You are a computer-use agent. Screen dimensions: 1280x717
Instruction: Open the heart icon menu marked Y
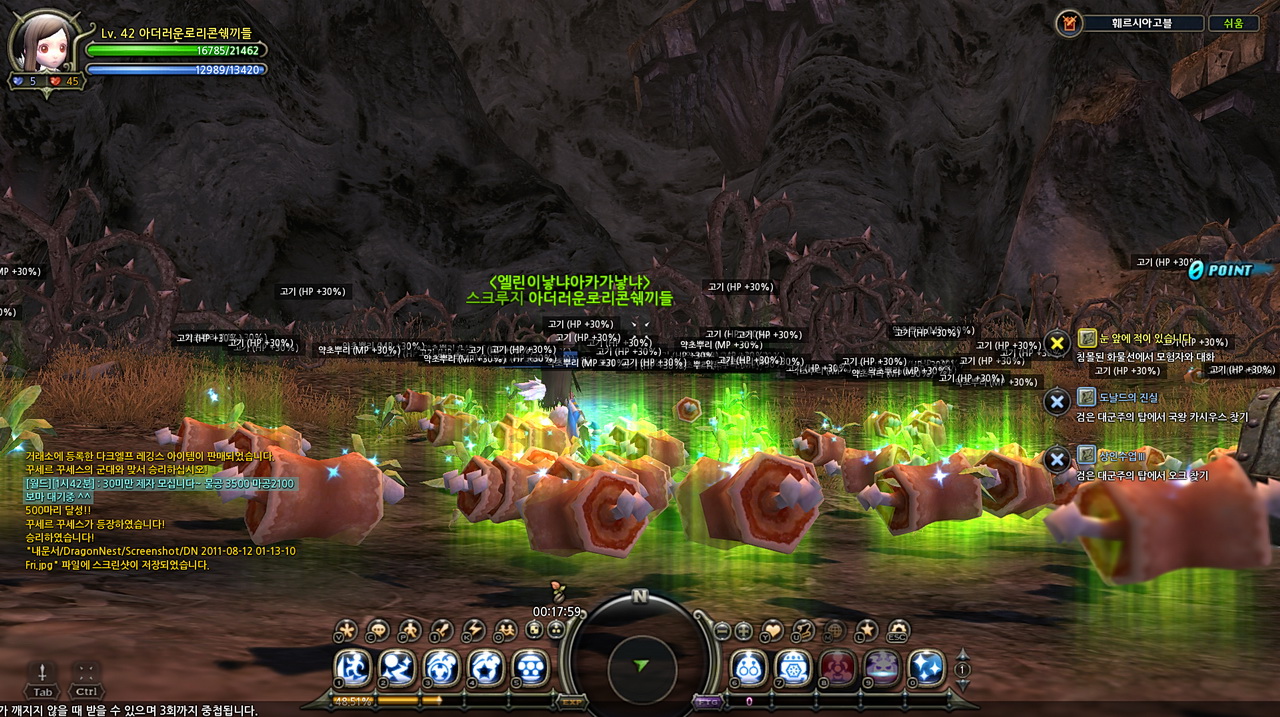772,631
